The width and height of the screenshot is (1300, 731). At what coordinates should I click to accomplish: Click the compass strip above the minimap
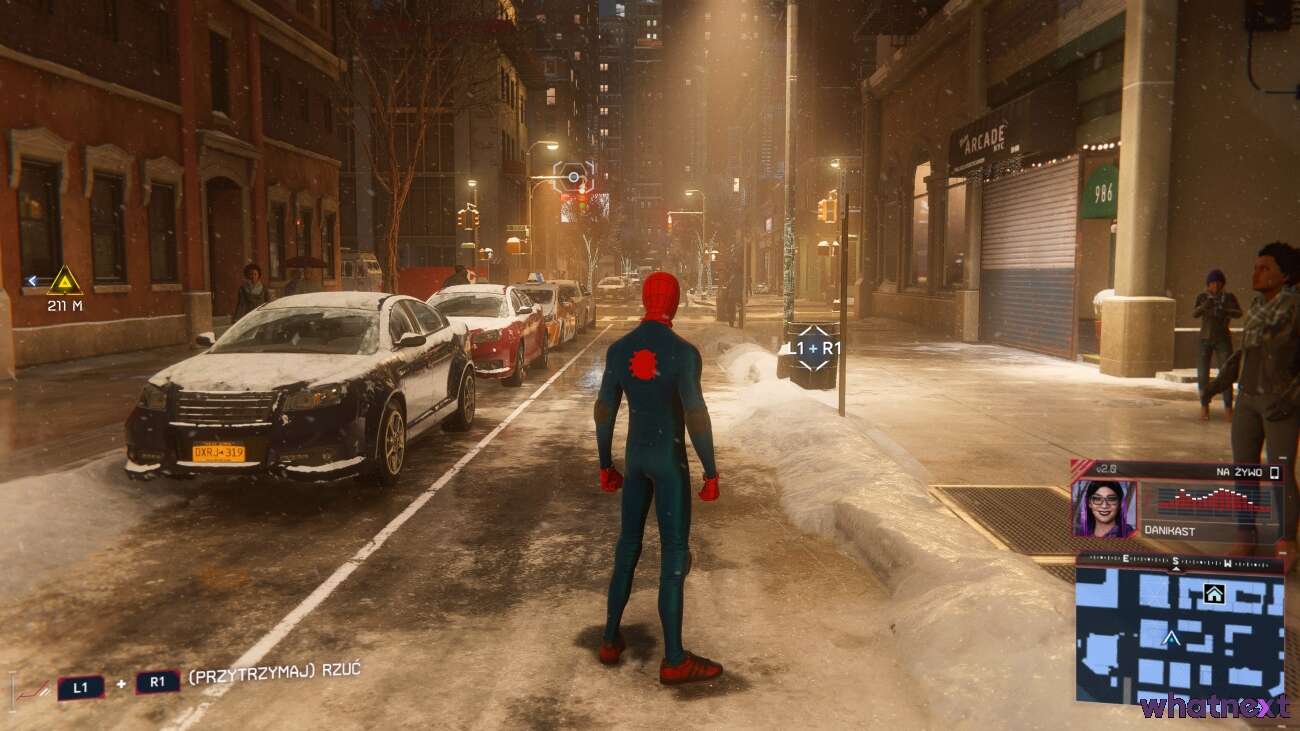pos(1179,560)
